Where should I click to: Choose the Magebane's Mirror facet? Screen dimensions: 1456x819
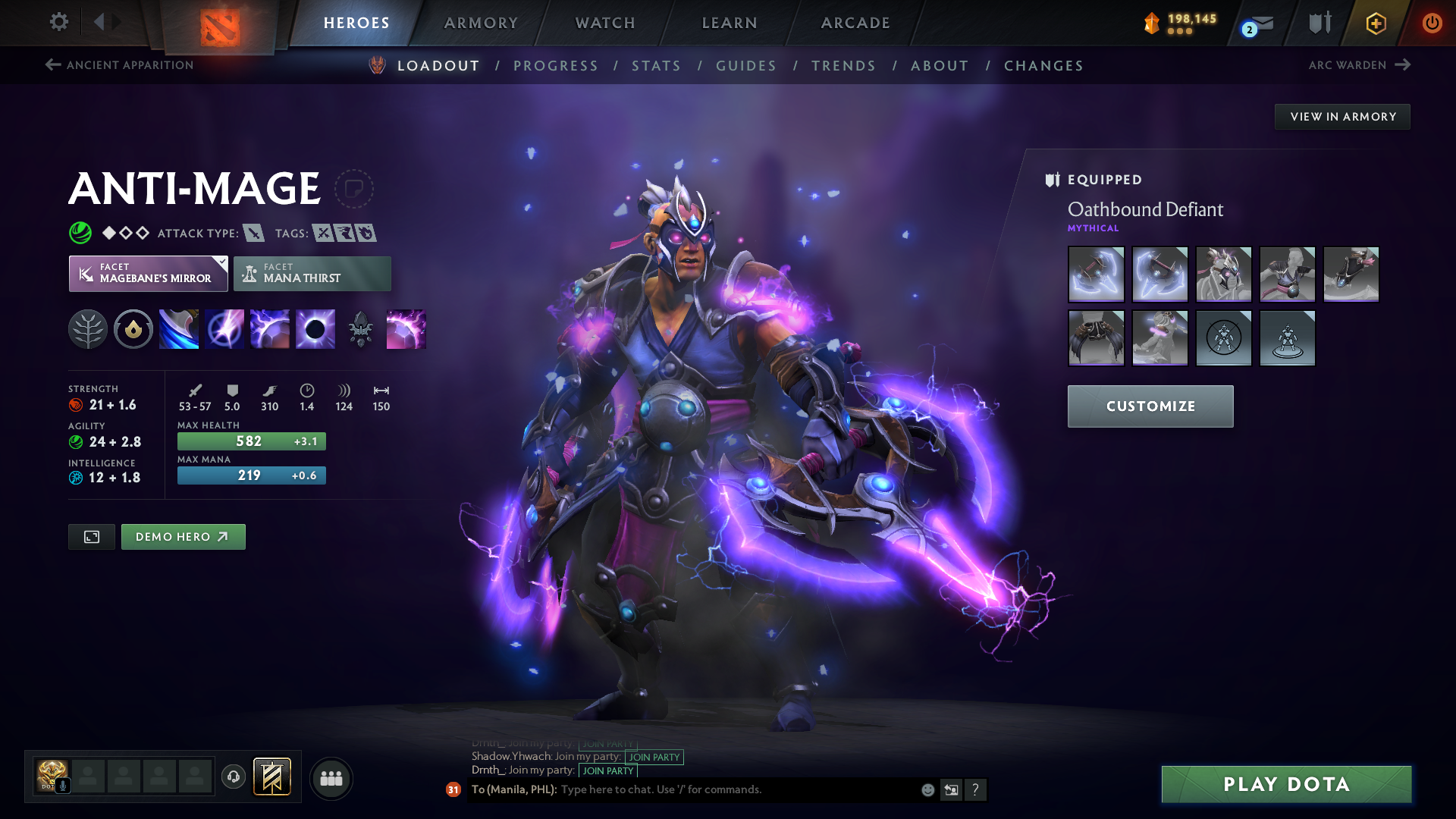pyautogui.click(x=149, y=274)
